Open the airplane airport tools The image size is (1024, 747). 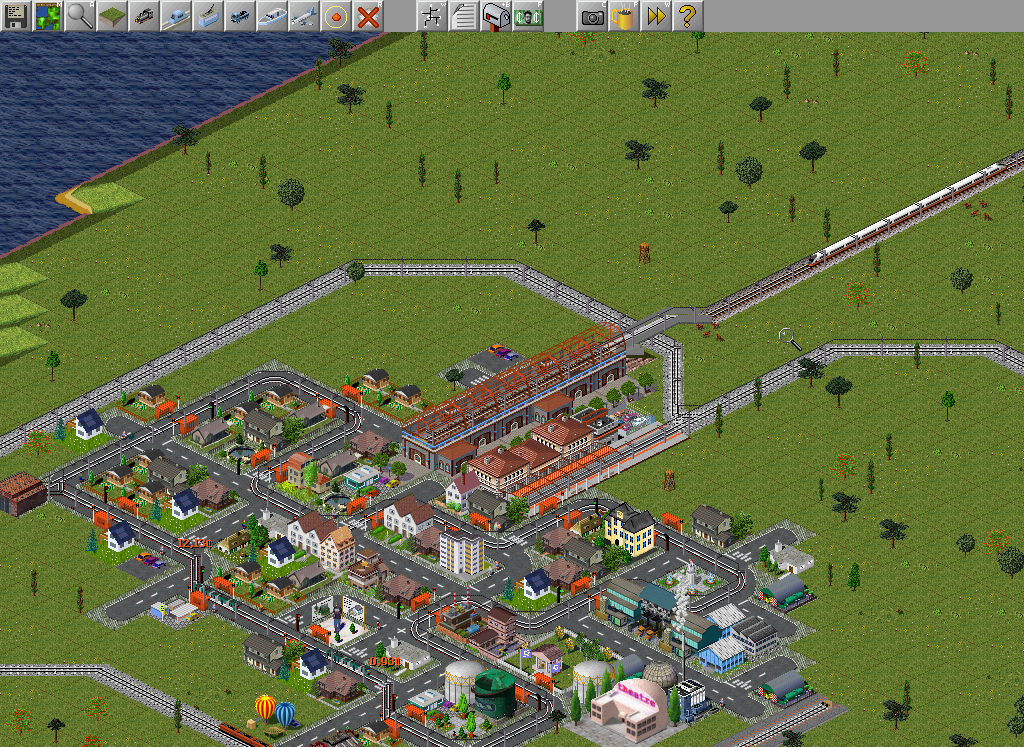coord(304,16)
